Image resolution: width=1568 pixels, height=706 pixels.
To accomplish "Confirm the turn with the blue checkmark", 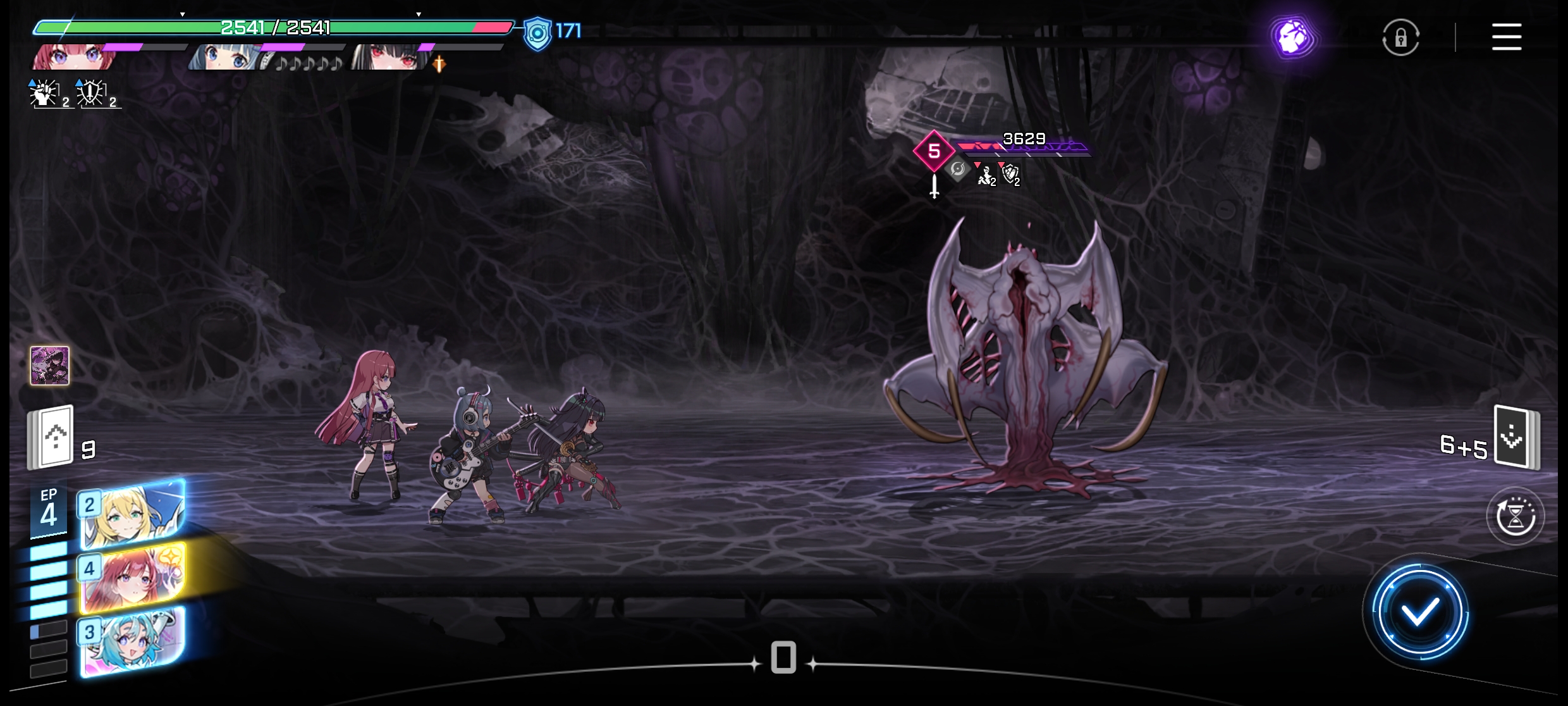I will pyautogui.click(x=1419, y=612).
